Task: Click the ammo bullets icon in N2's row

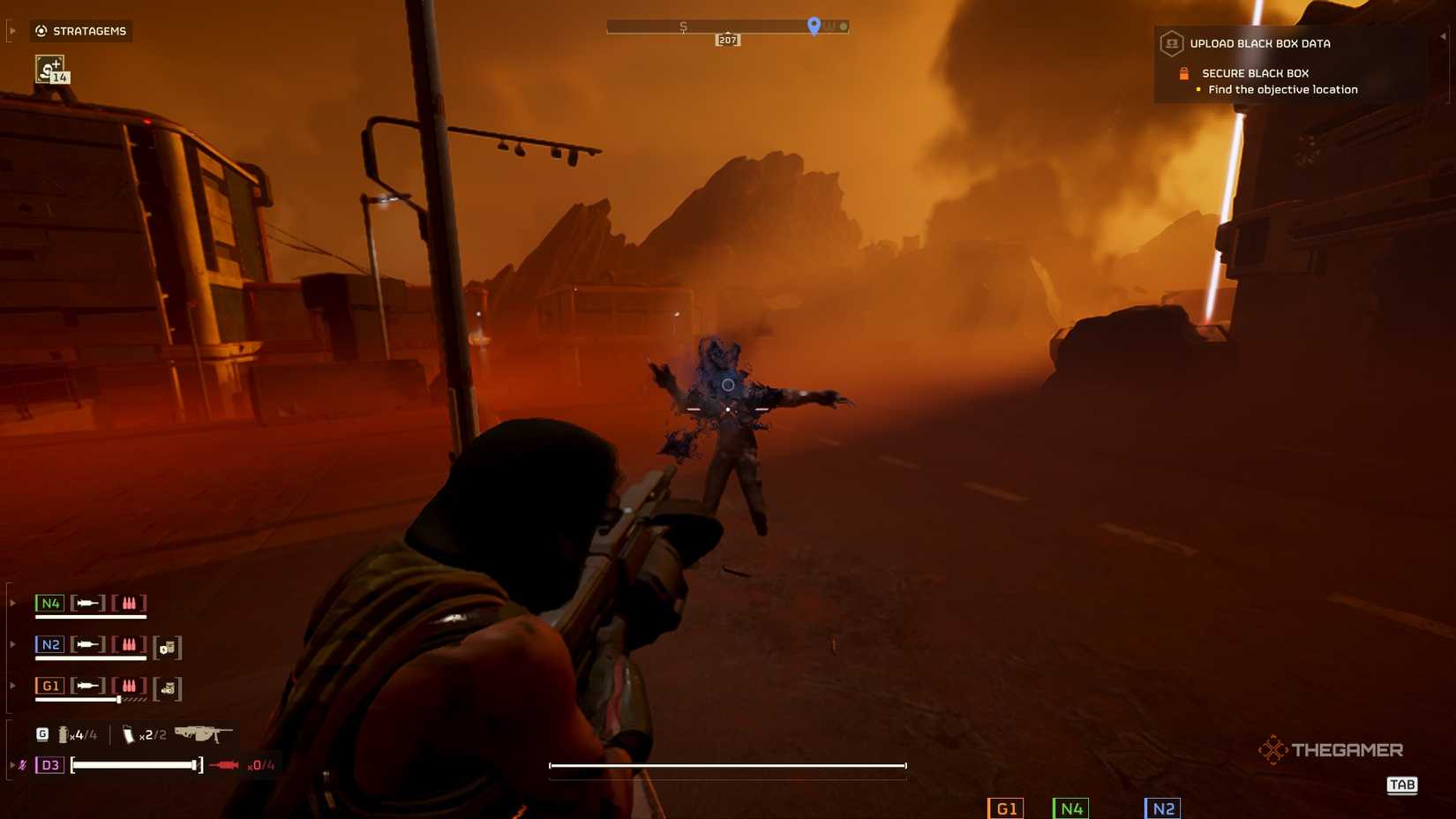Action: click(x=129, y=644)
